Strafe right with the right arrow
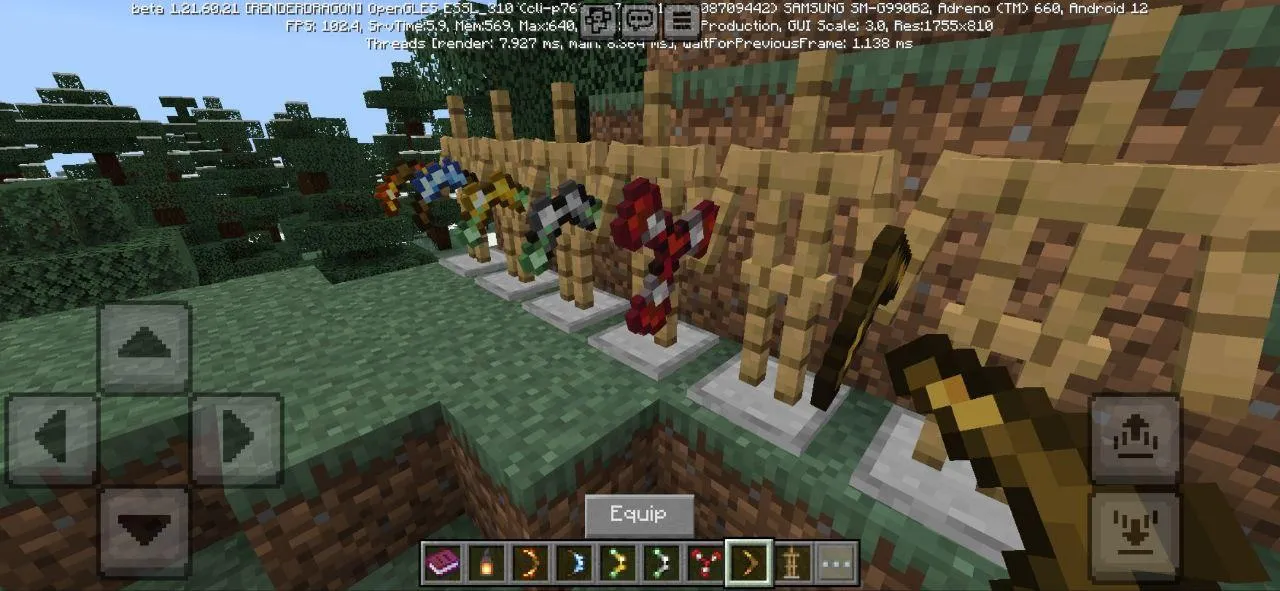Image resolution: width=1280 pixels, height=591 pixels. [237, 438]
